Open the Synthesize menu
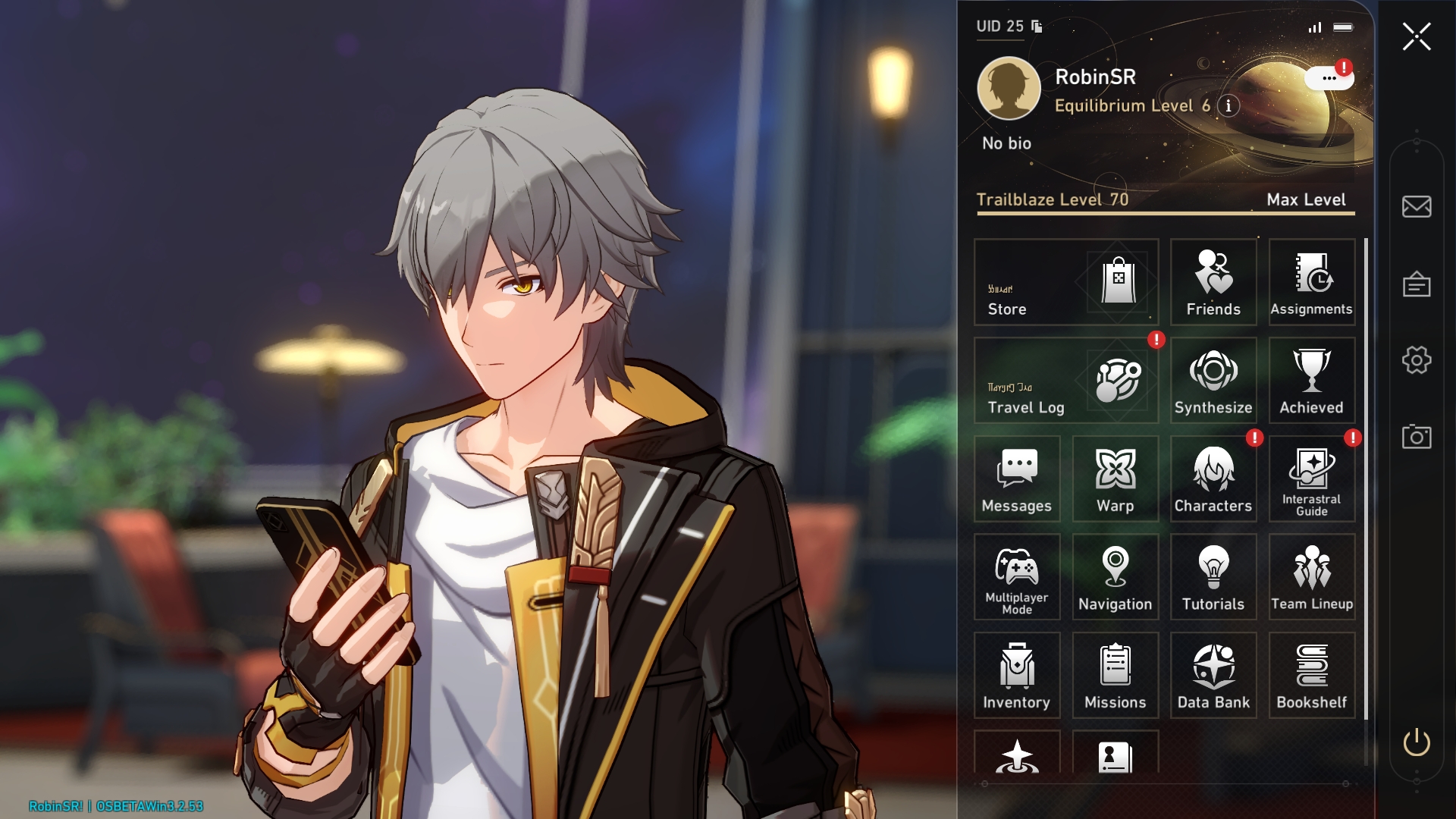This screenshot has width=1456, height=819. [x=1213, y=381]
